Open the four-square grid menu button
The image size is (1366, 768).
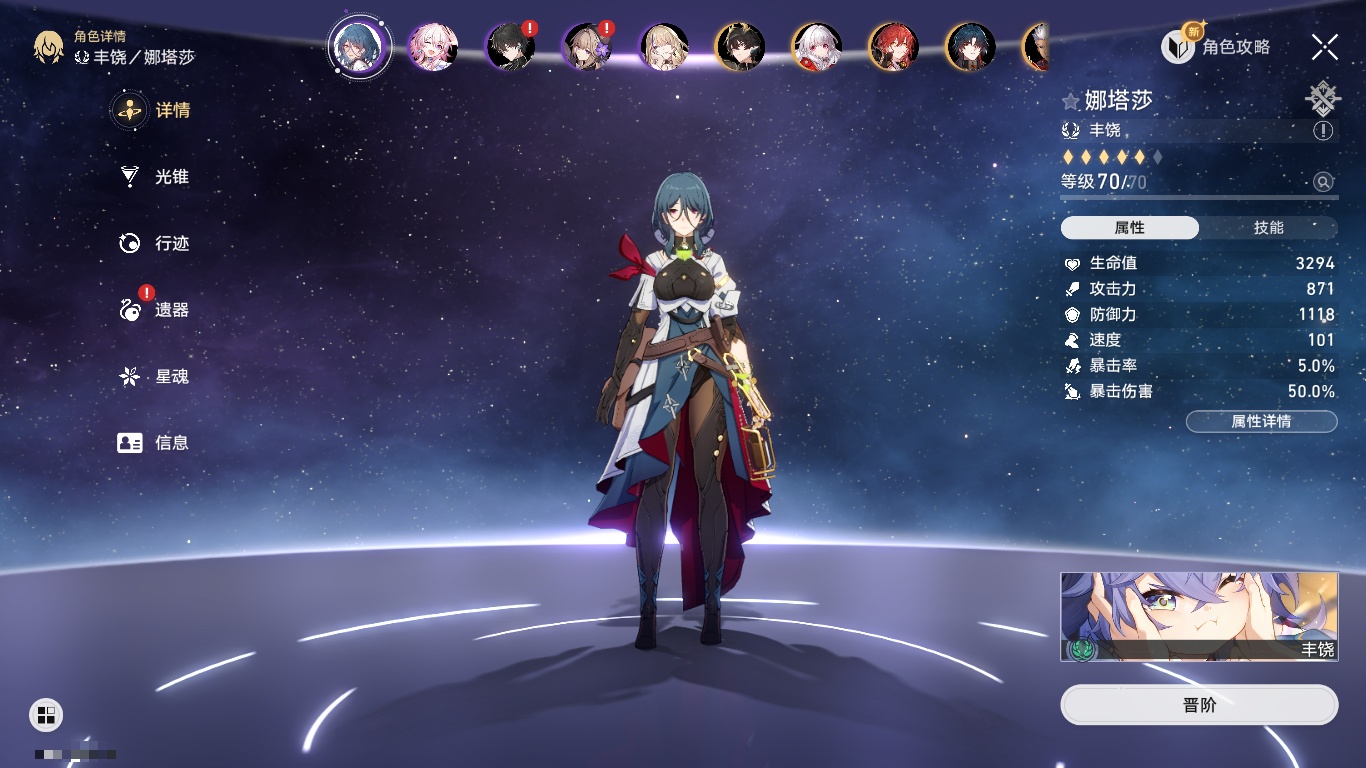(46, 714)
